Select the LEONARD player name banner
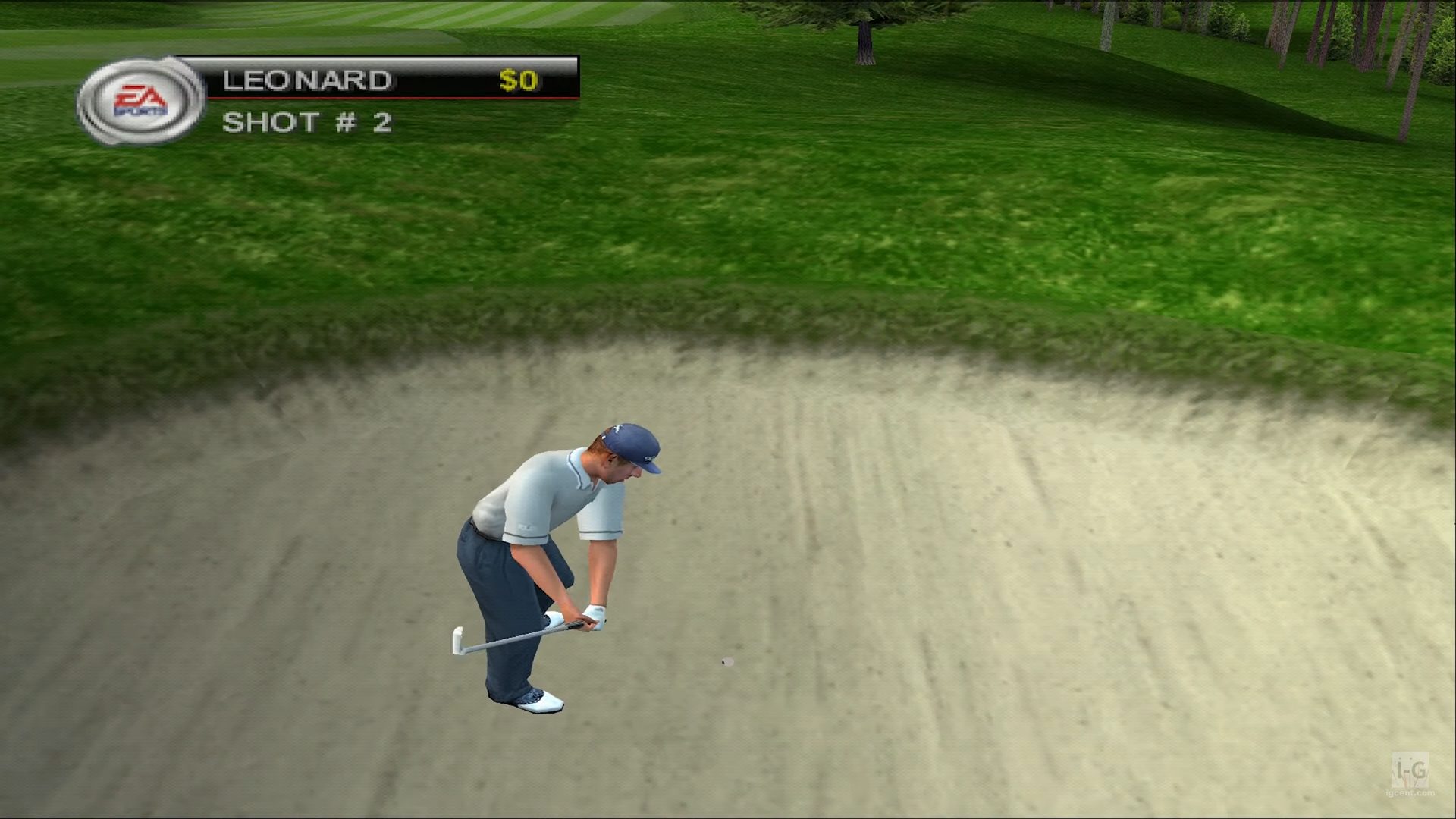The image size is (1456, 819). click(307, 80)
